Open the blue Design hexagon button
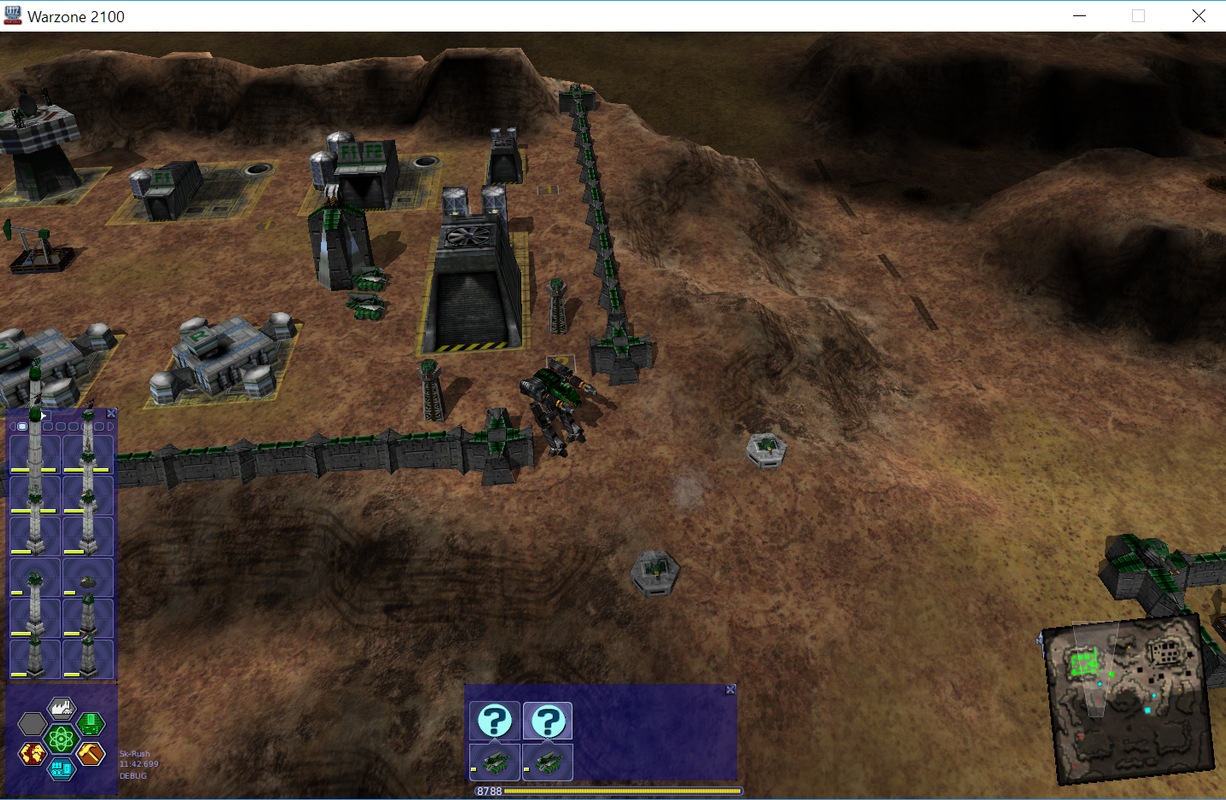The height and width of the screenshot is (800, 1226). 62,768
